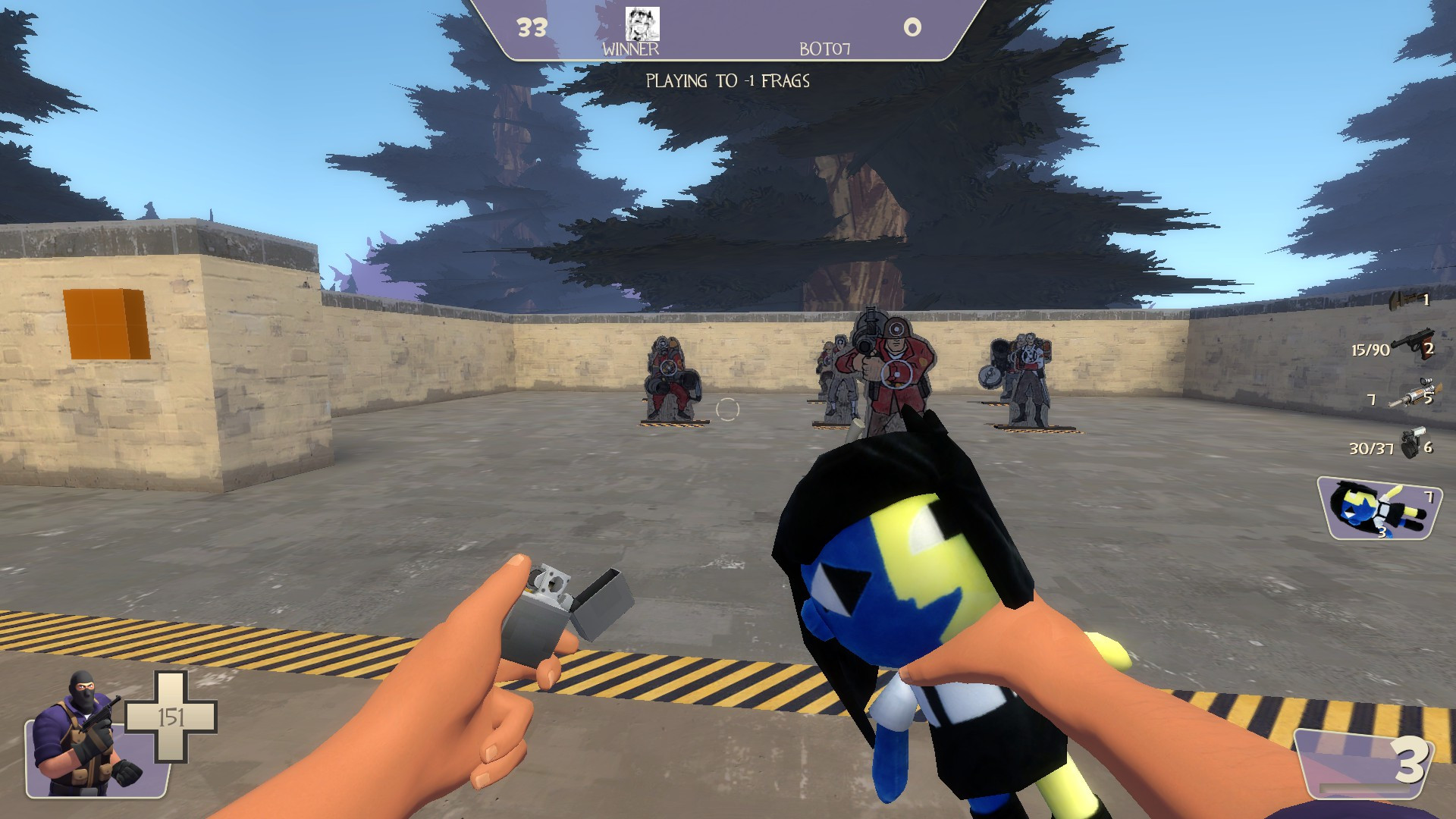Image resolution: width=1456 pixels, height=819 pixels.
Task: Click the WINNER player avatar on scoreboard
Action: (x=644, y=25)
